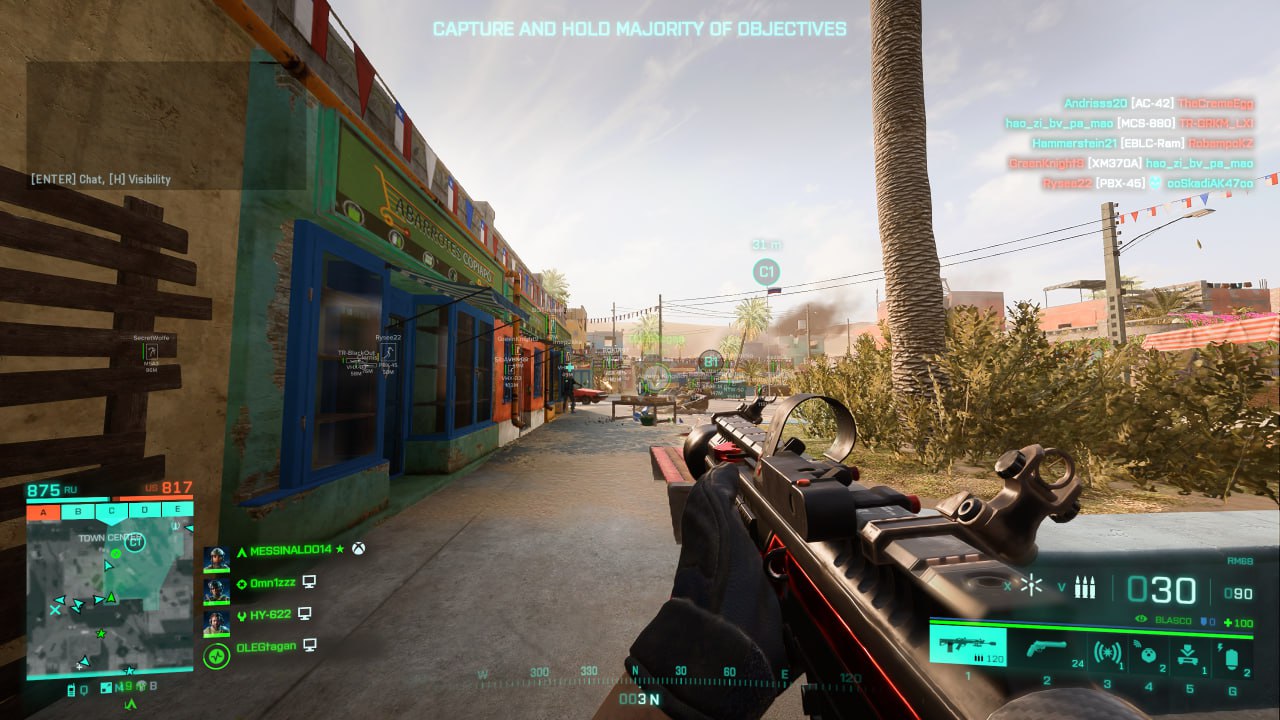Select the supply crate gadget in slot 5

(1187, 653)
